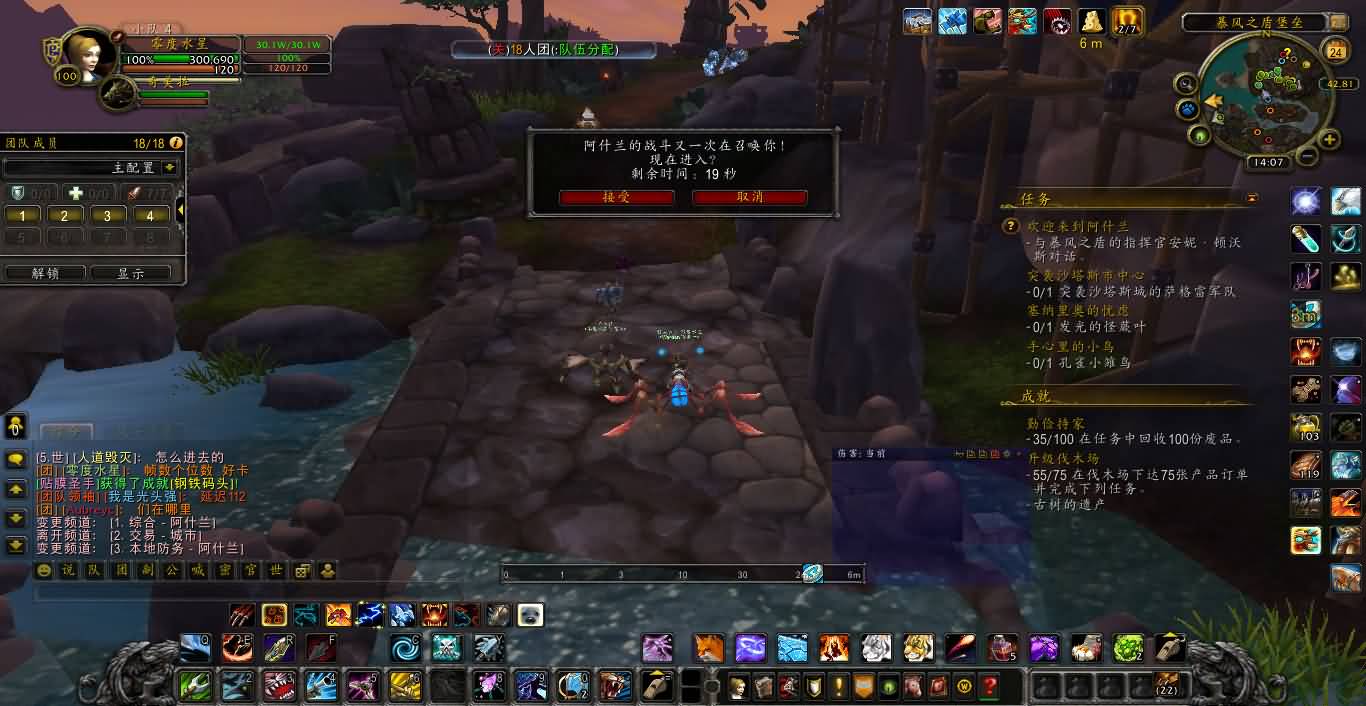Click the minimap tracking magnifier button

1186,83
